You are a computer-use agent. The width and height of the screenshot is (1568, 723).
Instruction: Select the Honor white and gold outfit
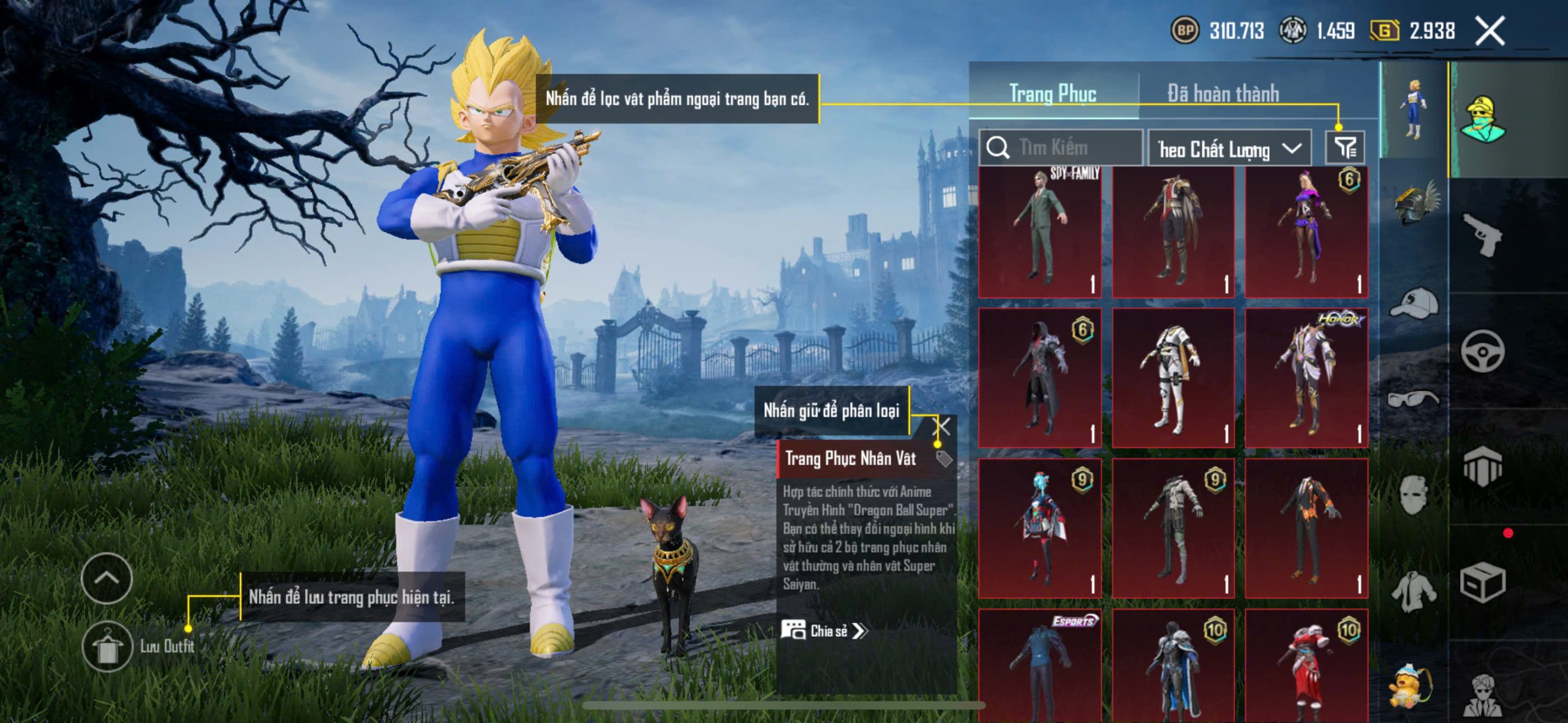1306,378
